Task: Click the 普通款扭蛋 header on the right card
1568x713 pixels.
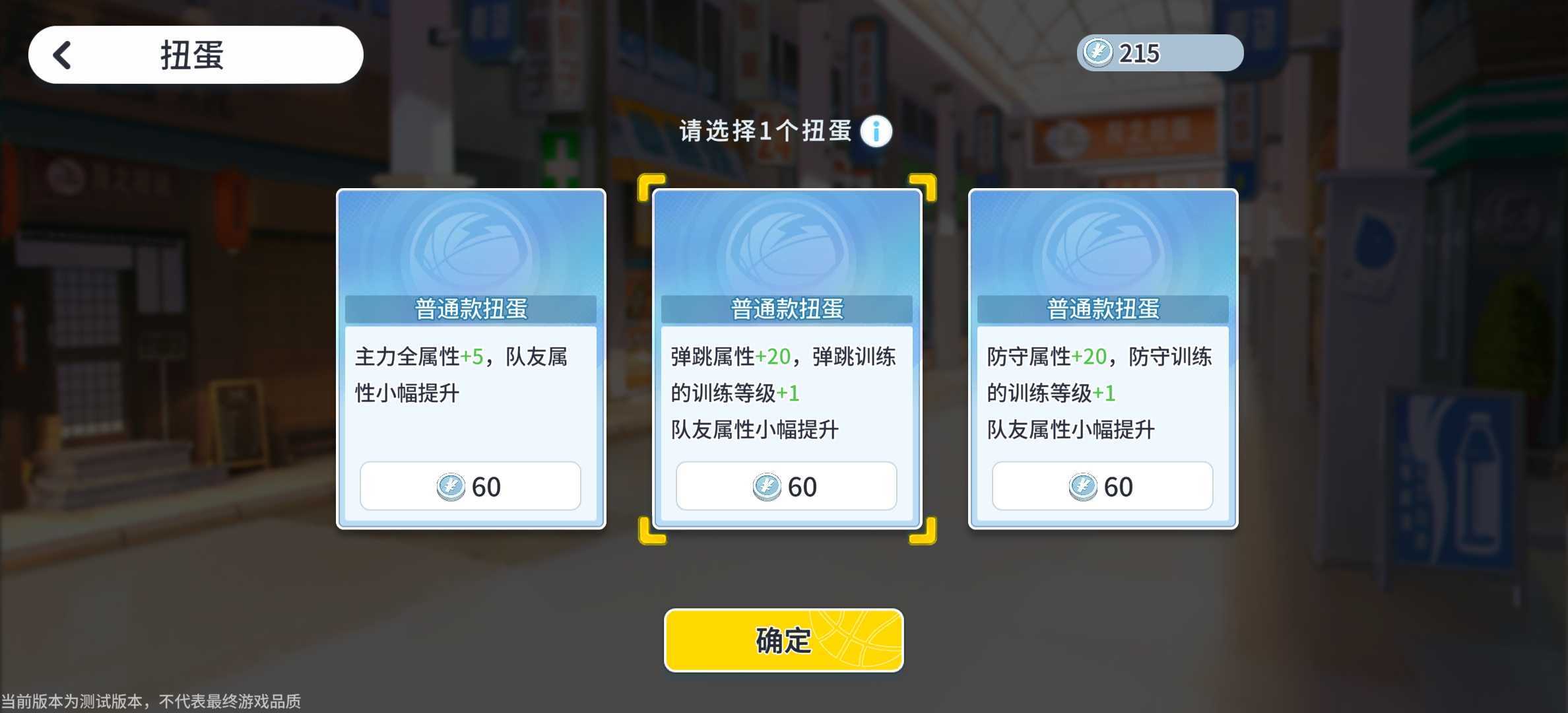Action: [x=1103, y=308]
